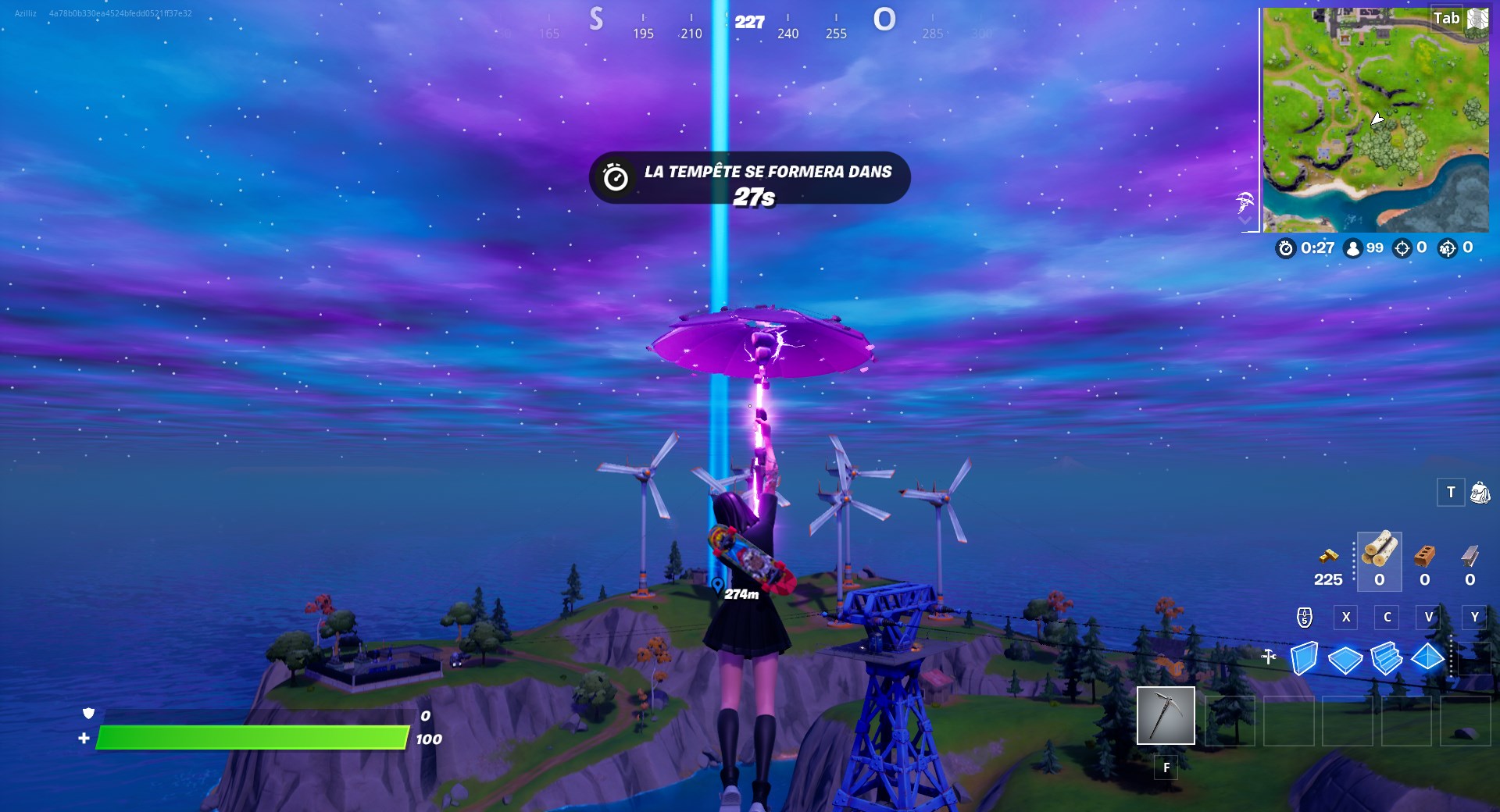
Task: Click the X keybind button
Action: [1345, 617]
